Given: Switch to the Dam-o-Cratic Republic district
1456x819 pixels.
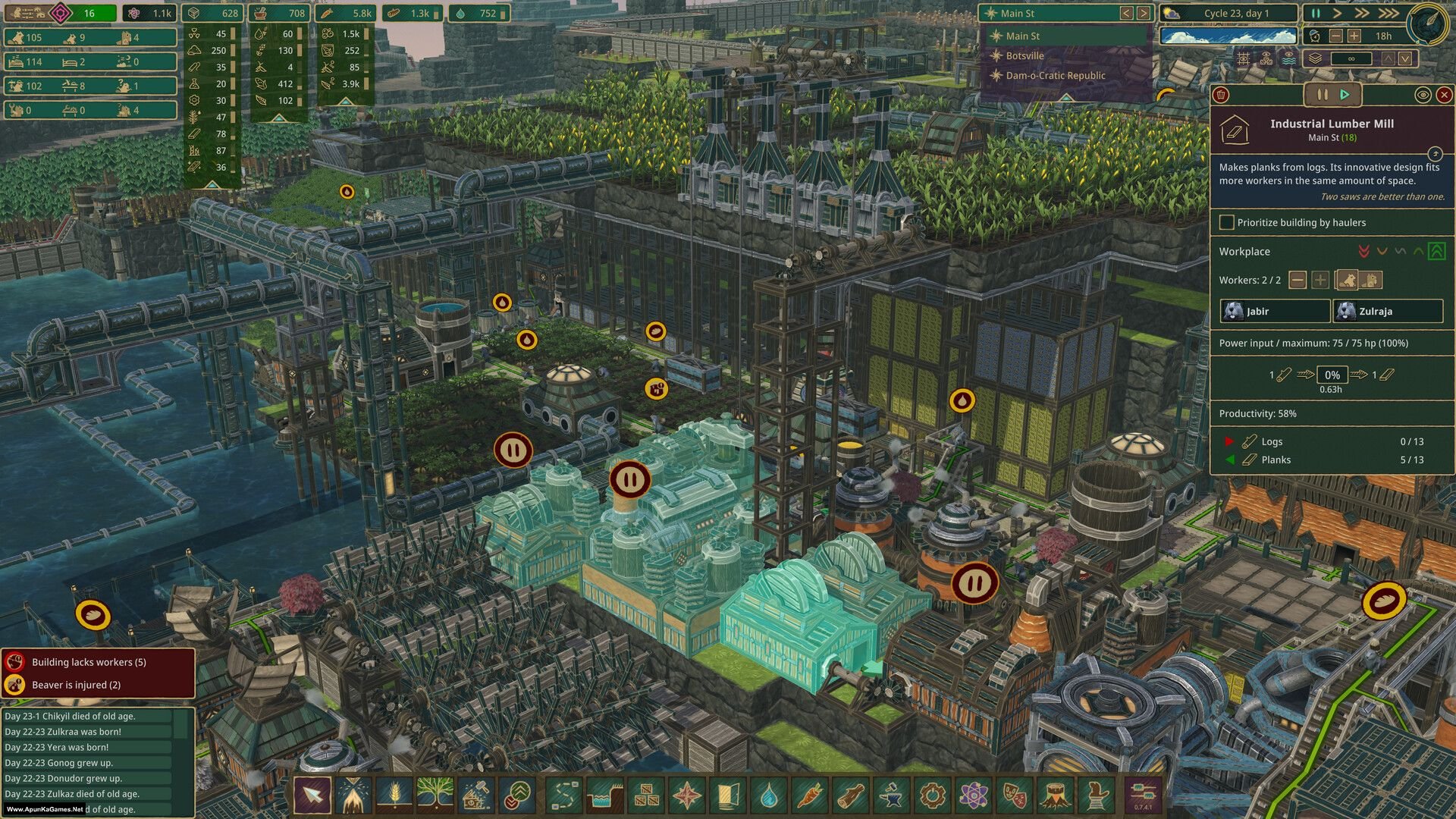Looking at the screenshot, I should point(1055,75).
